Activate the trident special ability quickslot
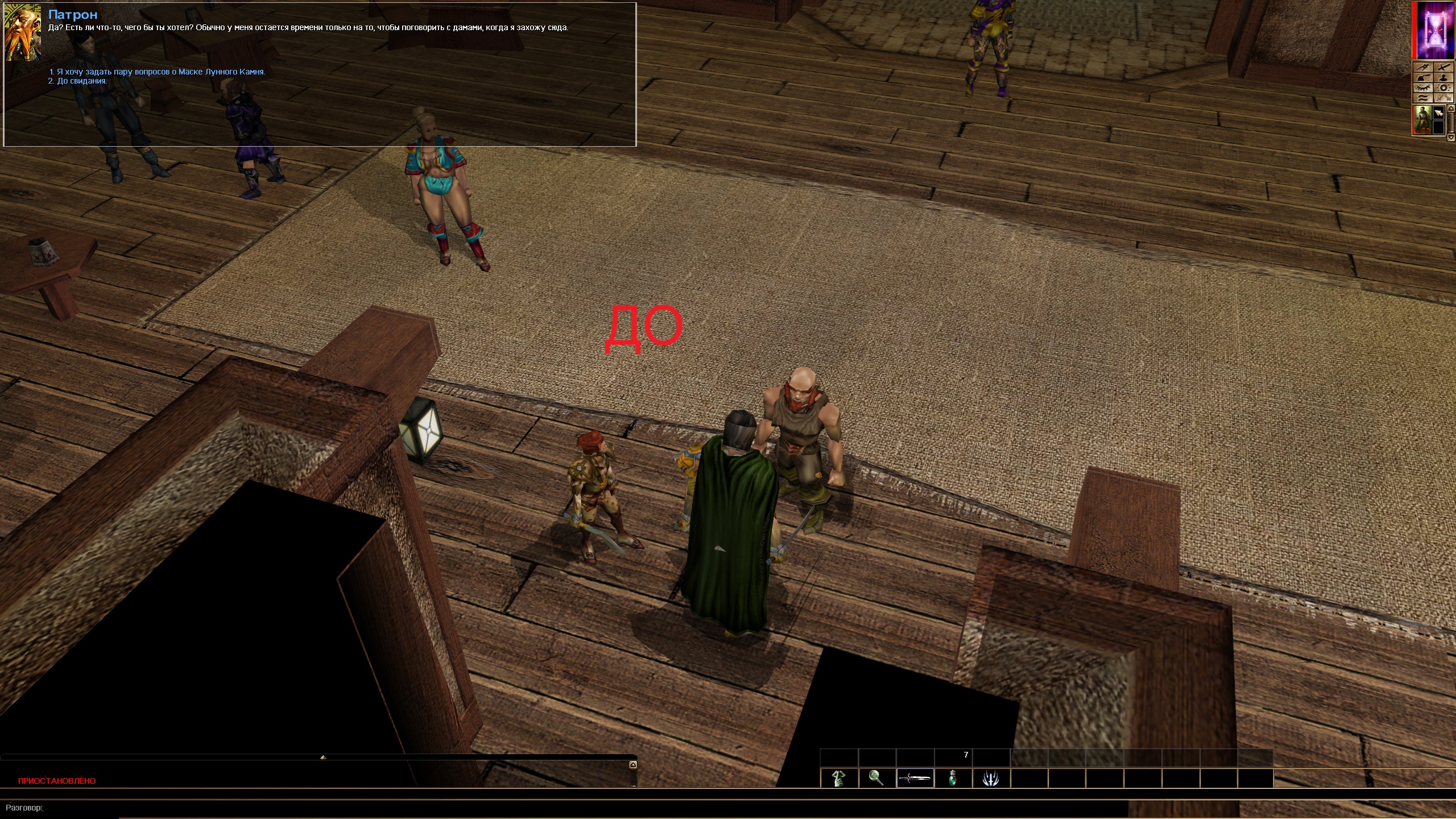 (992, 779)
